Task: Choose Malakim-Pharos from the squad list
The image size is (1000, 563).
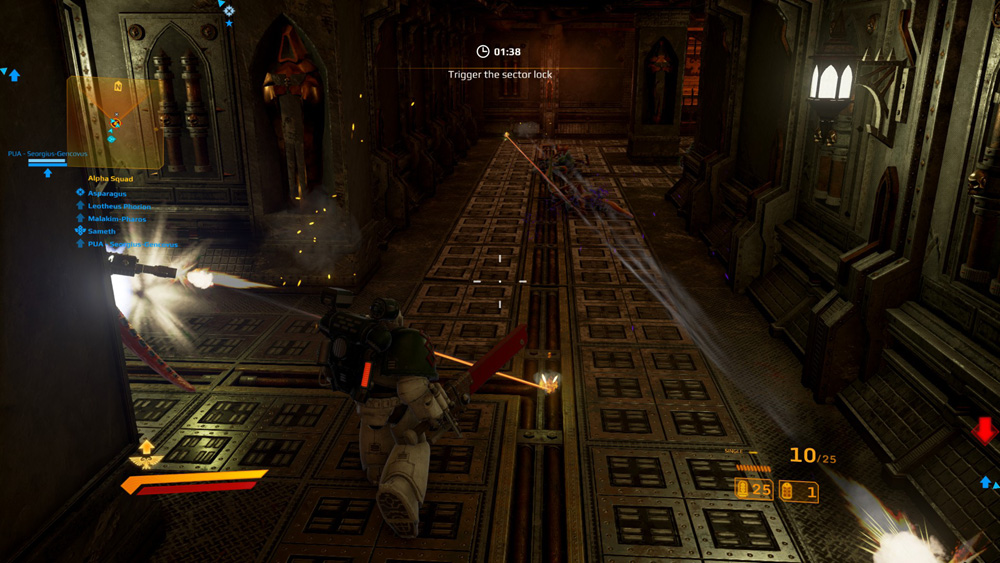Action: pyautogui.click(x=116, y=219)
